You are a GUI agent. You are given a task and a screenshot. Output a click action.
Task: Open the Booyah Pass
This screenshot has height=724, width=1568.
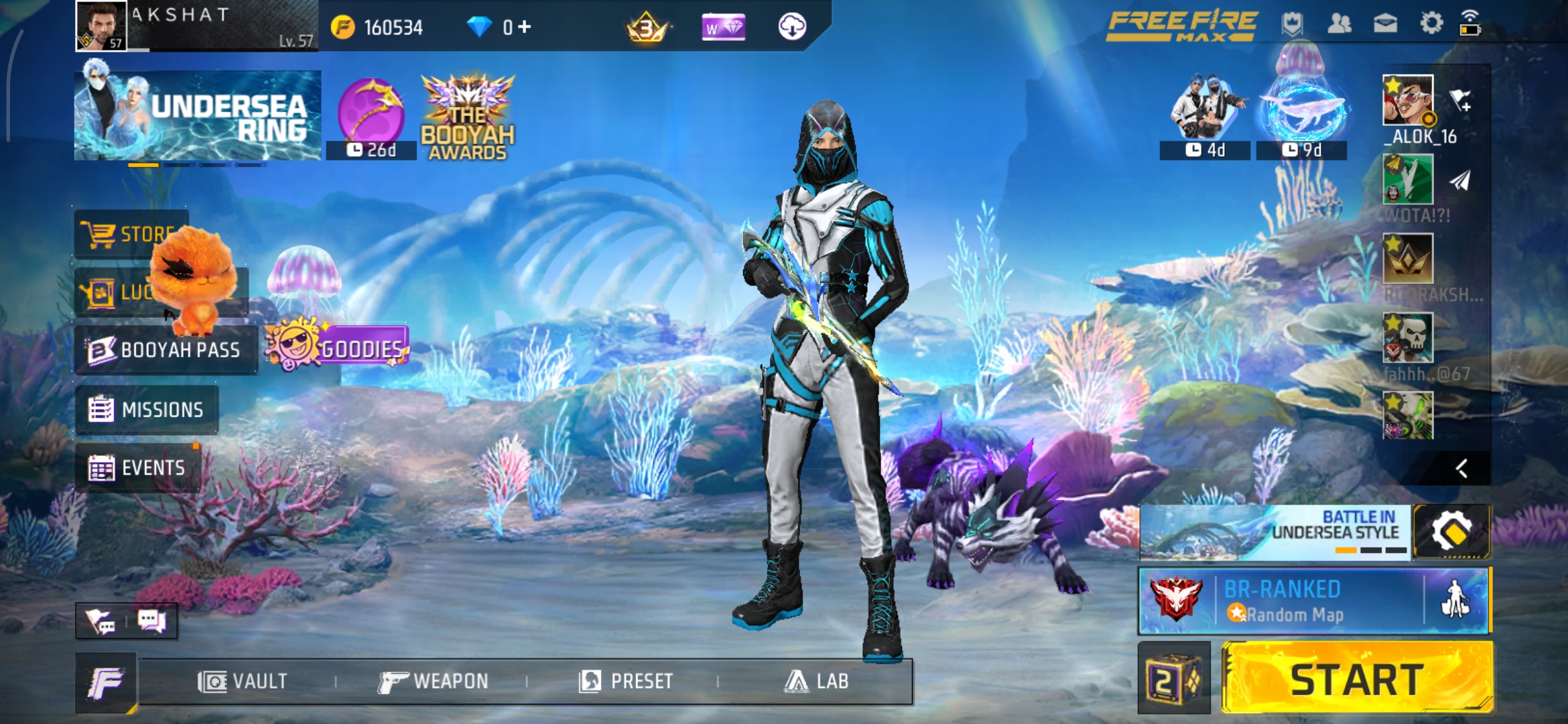(x=165, y=349)
